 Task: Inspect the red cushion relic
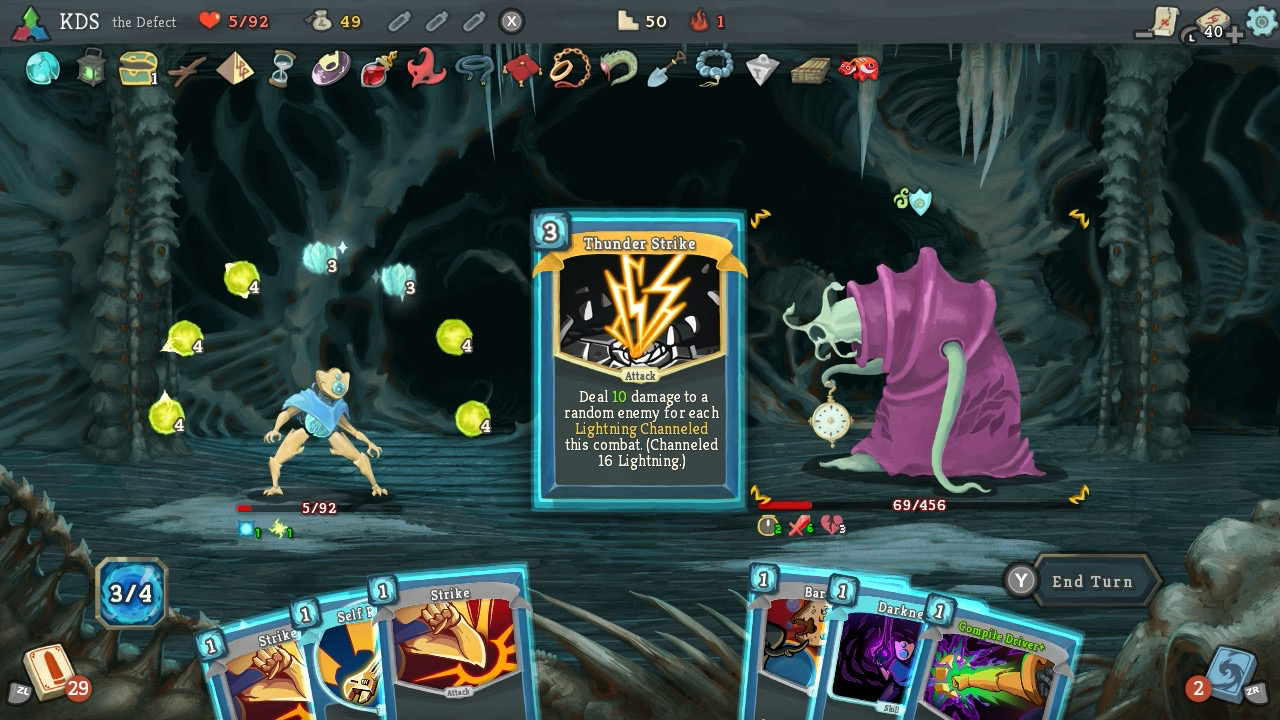(521, 68)
